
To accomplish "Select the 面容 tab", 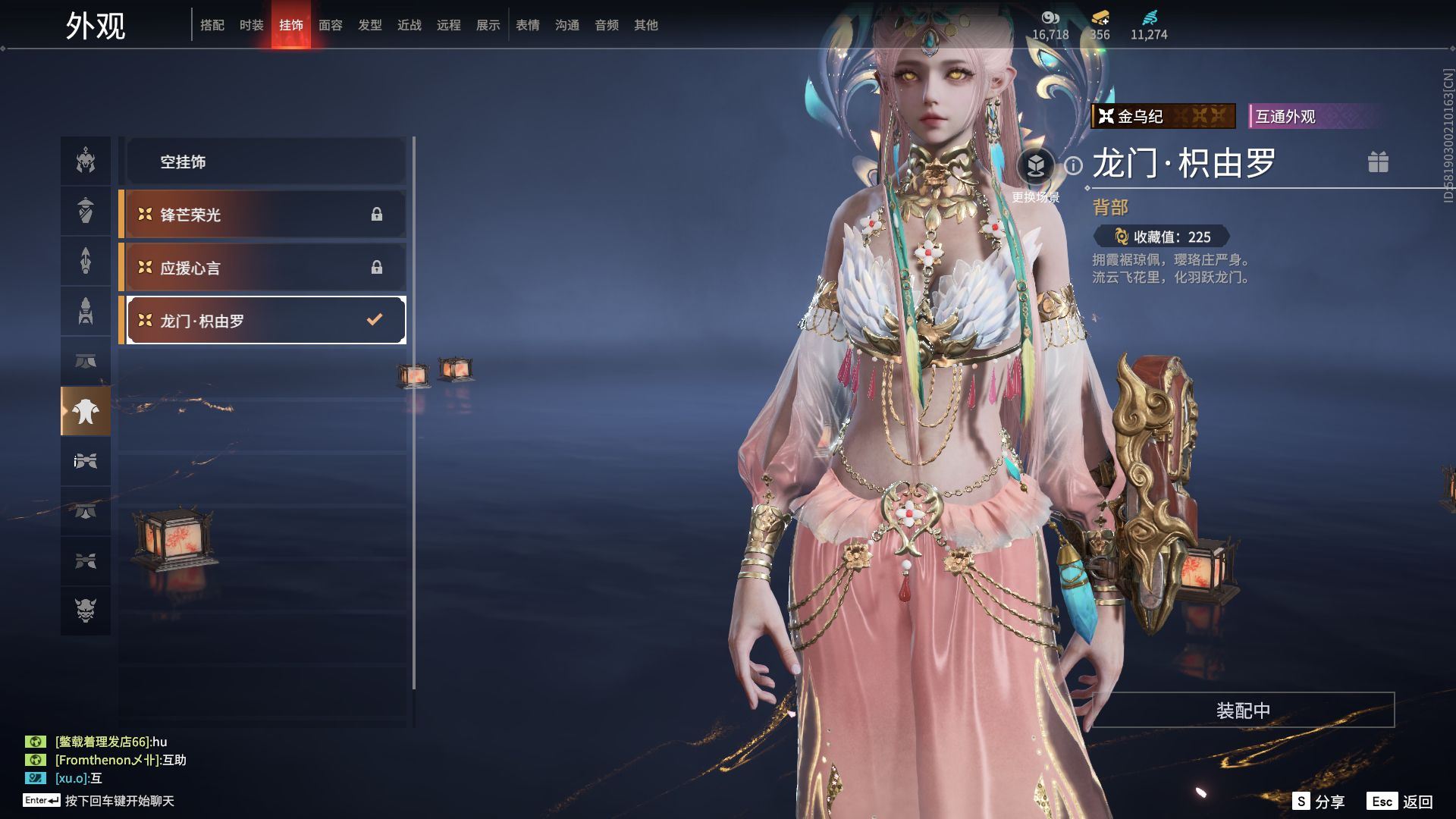I will [x=330, y=25].
